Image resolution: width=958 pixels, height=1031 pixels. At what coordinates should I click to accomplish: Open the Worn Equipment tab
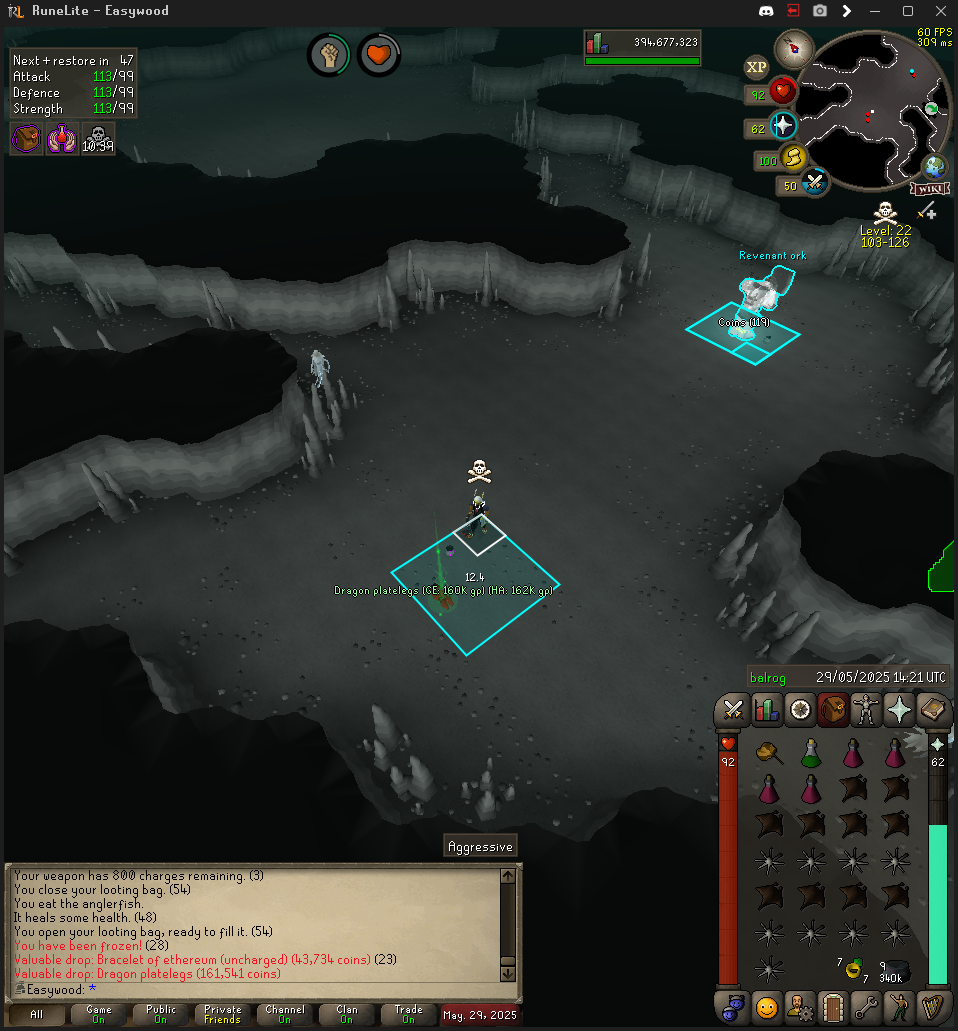pos(866,710)
